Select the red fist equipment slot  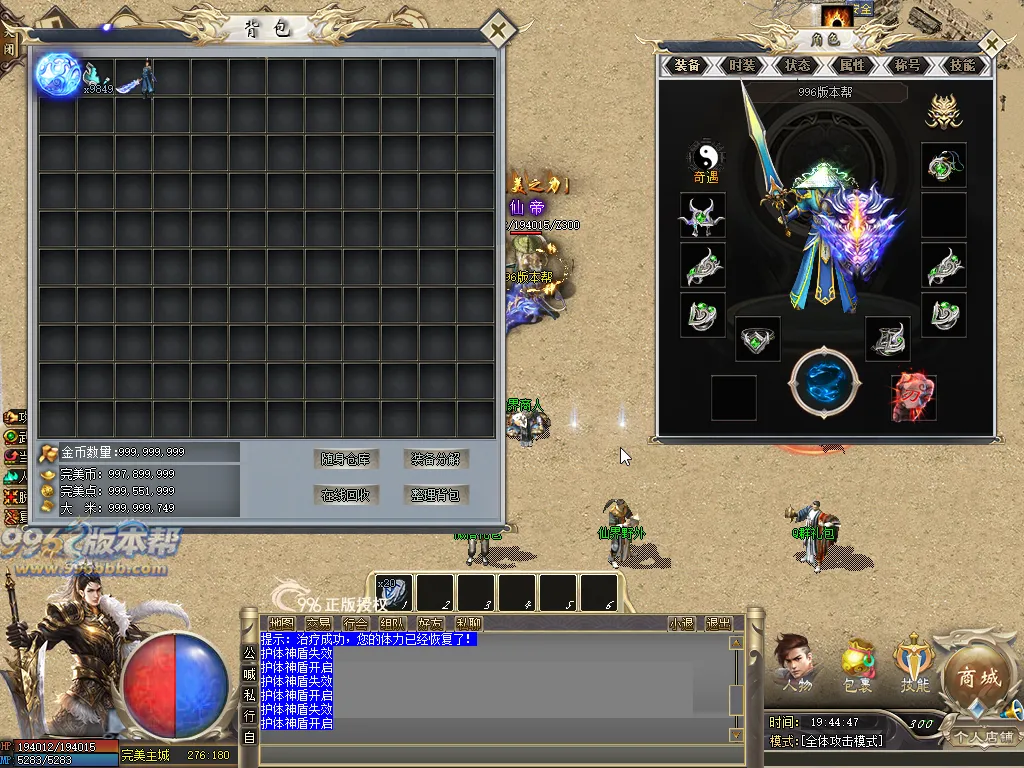[x=913, y=397]
